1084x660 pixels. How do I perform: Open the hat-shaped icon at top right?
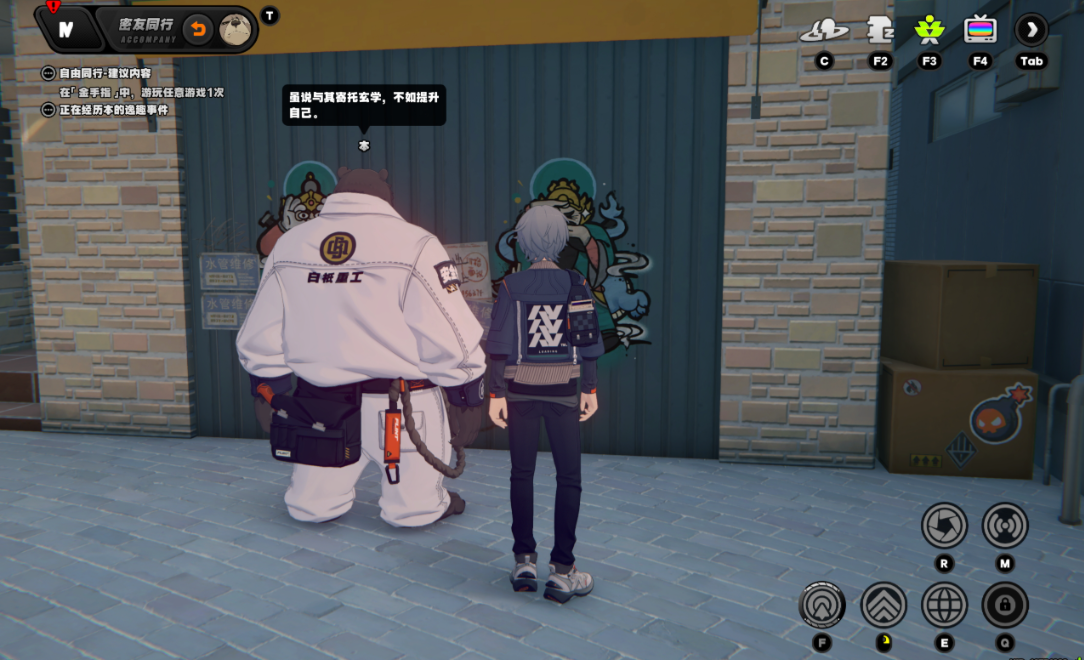pos(824,31)
